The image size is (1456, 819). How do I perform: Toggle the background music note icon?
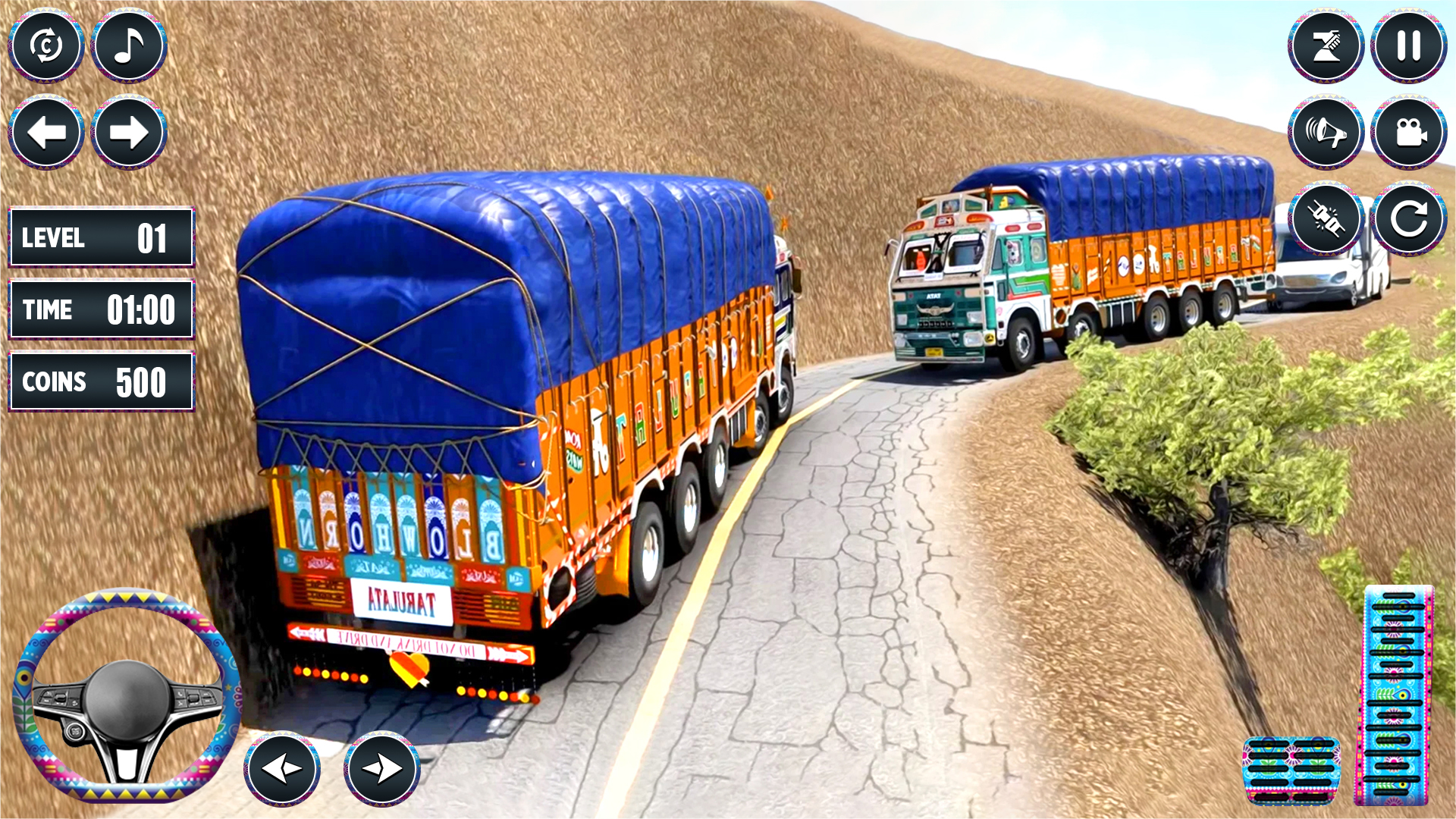coord(127,45)
